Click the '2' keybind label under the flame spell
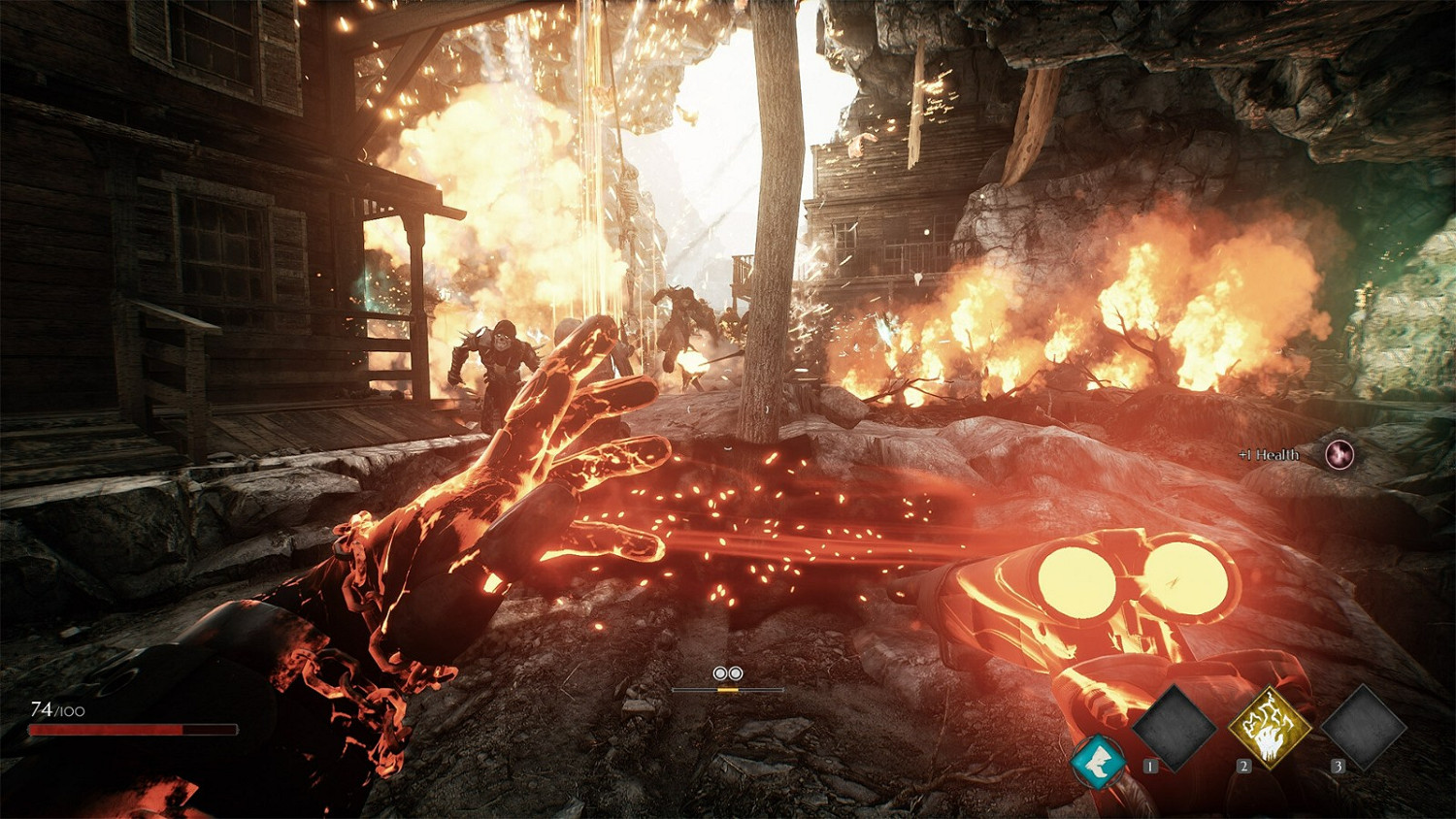Image resolution: width=1456 pixels, height=819 pixels. point(1245,767)
